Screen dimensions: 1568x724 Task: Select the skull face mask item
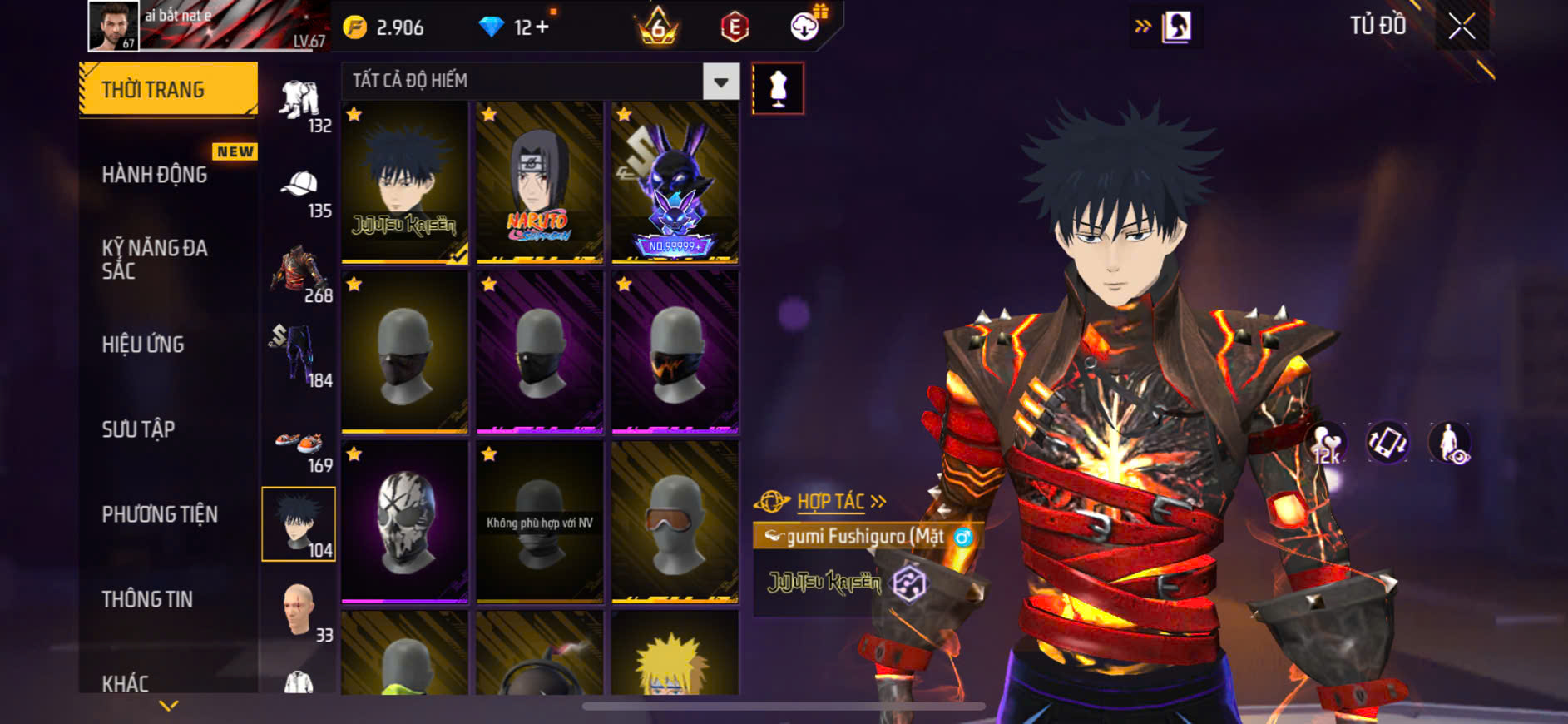(404, 521)
